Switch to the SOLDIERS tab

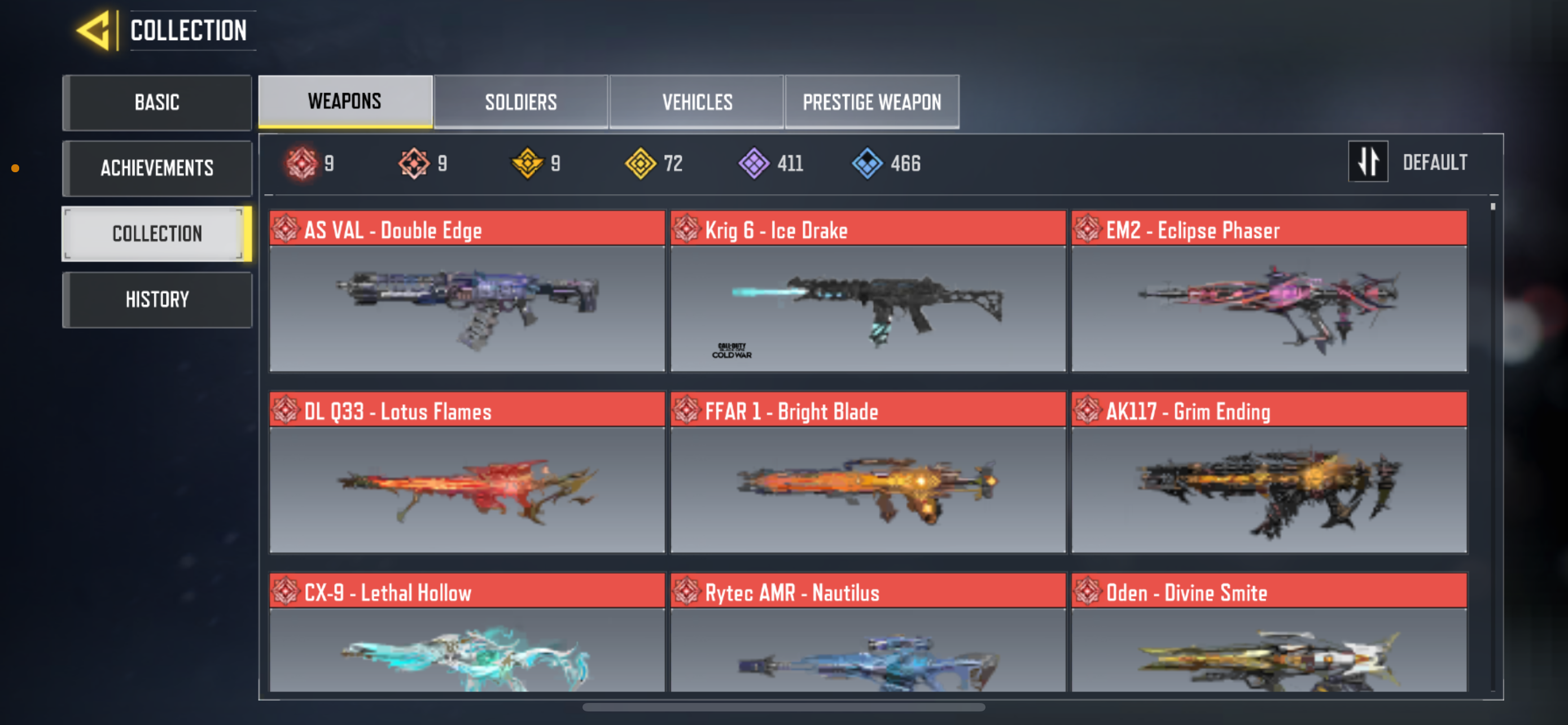[x=521, y=102]
